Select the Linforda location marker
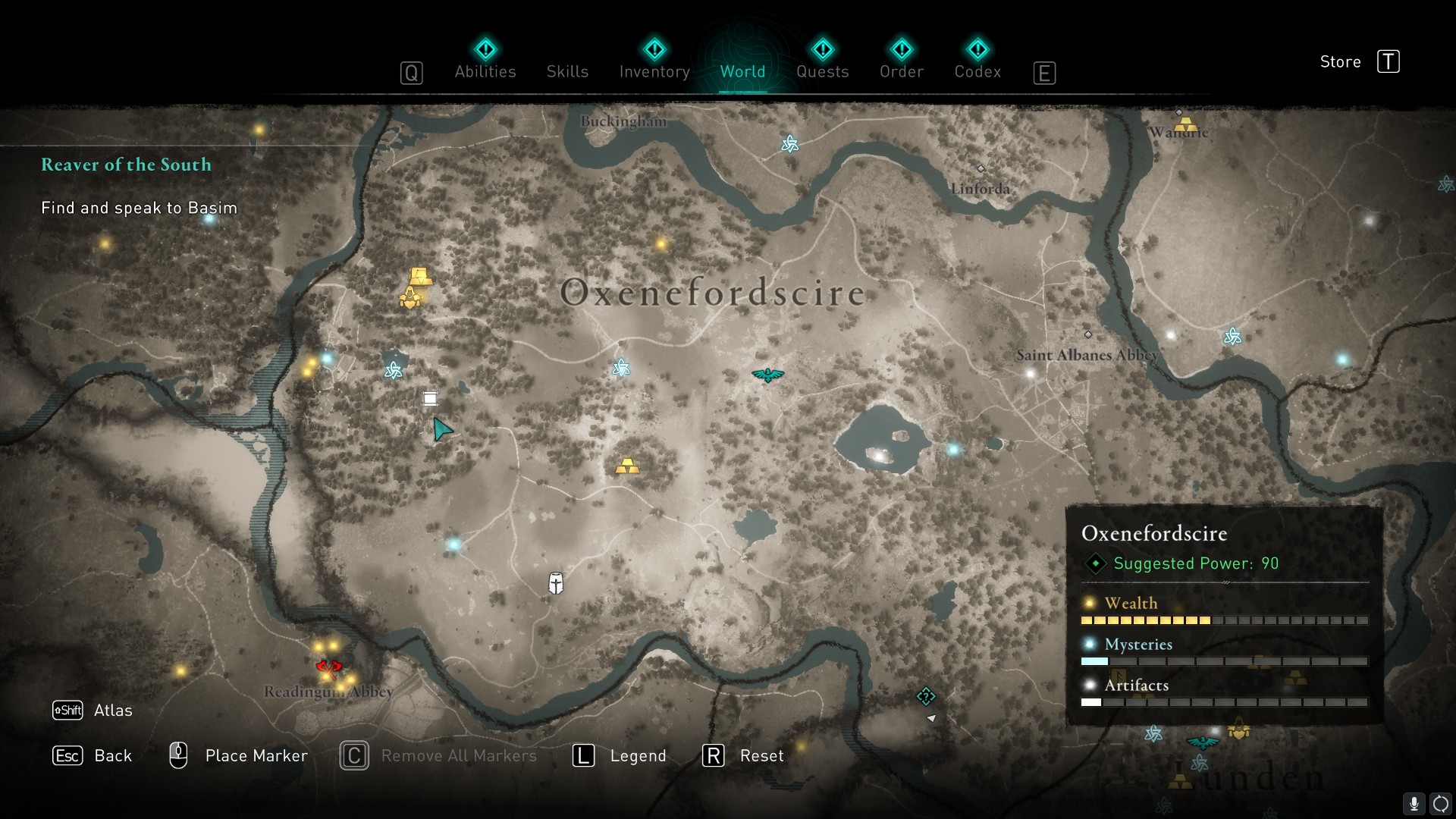1456x819 pixels. point(981,168)
